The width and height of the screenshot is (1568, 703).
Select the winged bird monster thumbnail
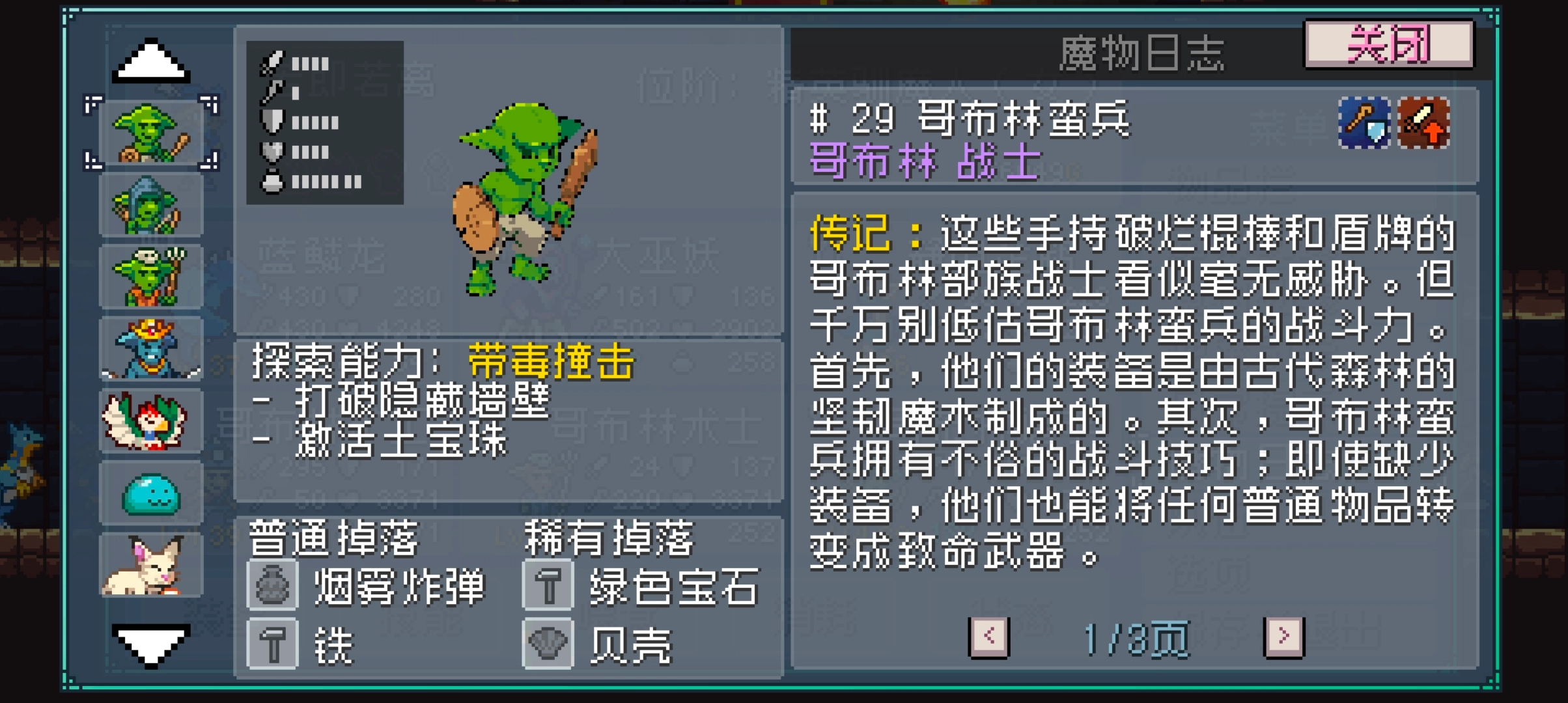(150, 420)
